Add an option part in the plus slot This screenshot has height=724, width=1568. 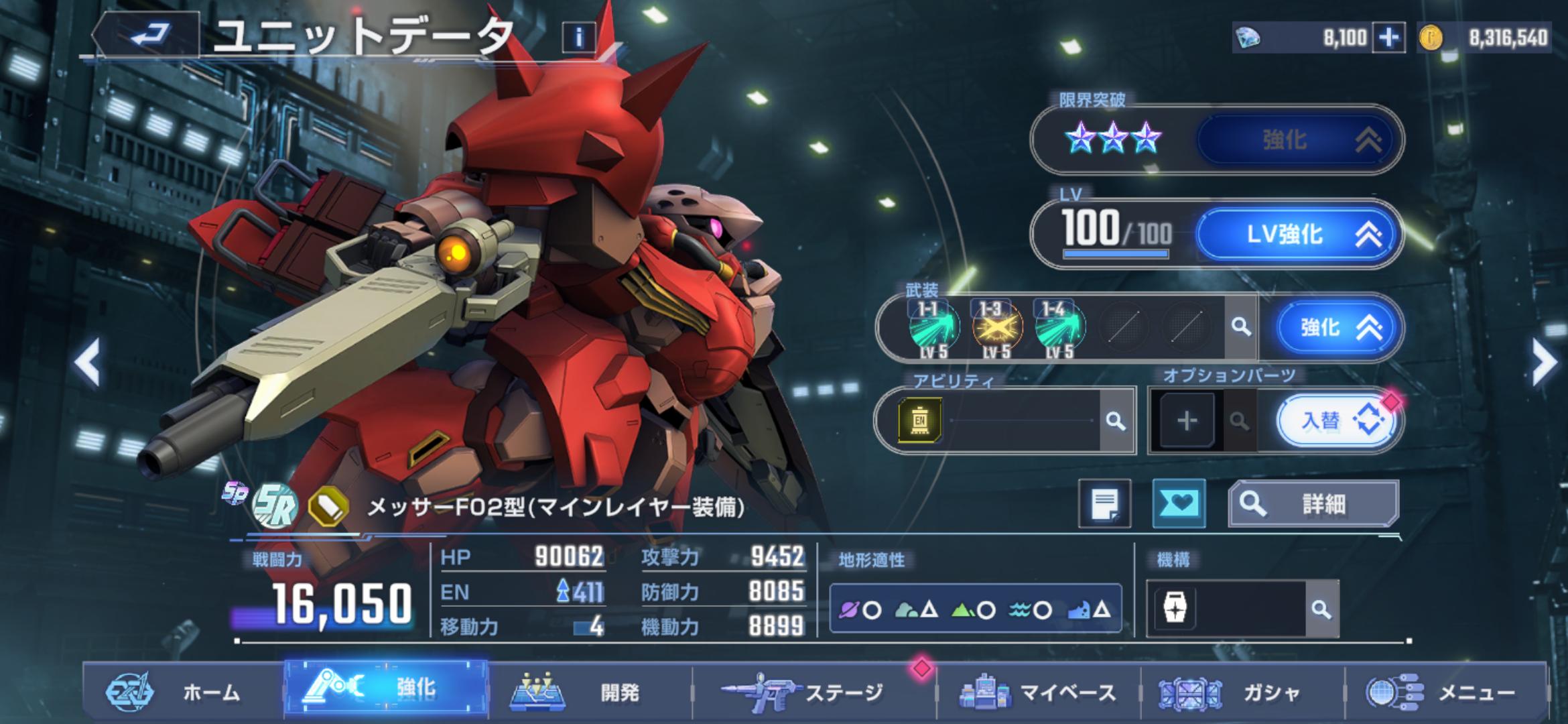click(1187, 421)
